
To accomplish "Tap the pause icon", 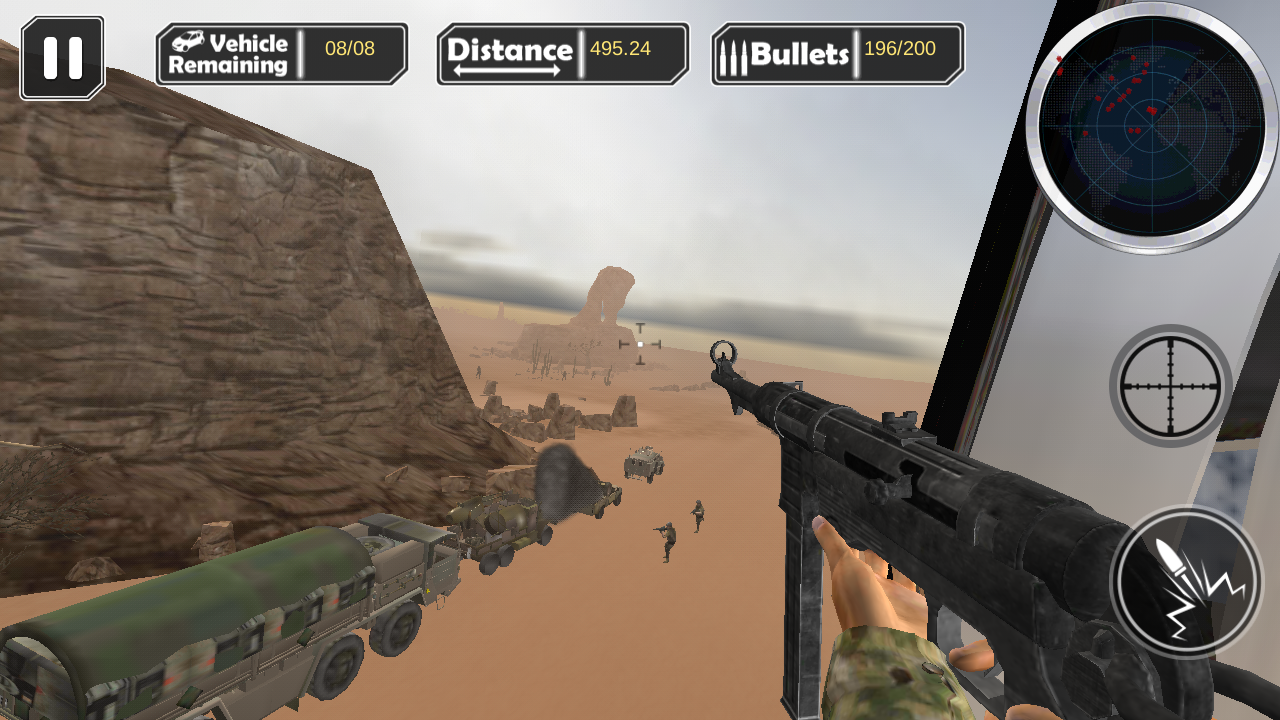I will tap(62, 56).
